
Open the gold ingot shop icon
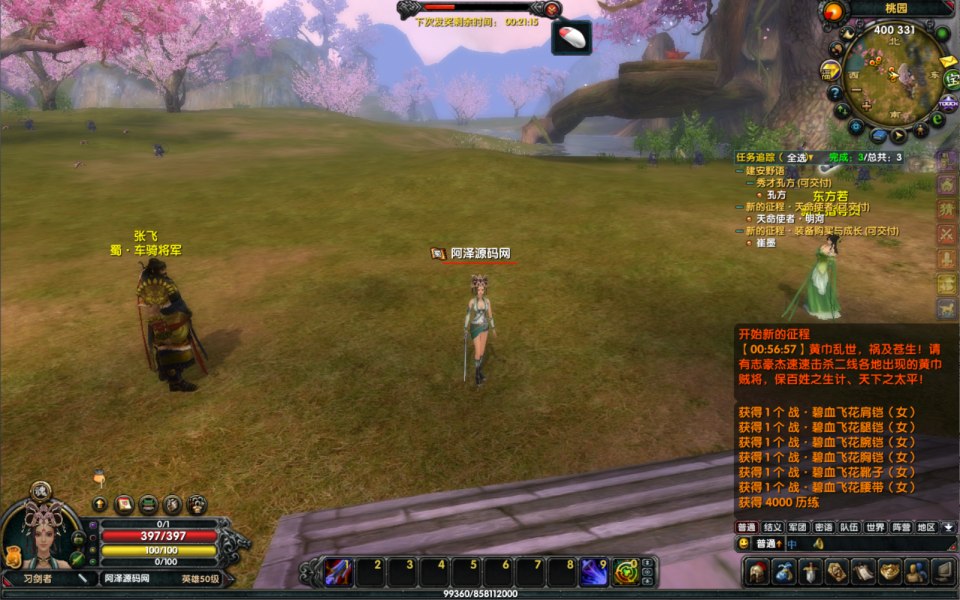[x=889, y=571]
